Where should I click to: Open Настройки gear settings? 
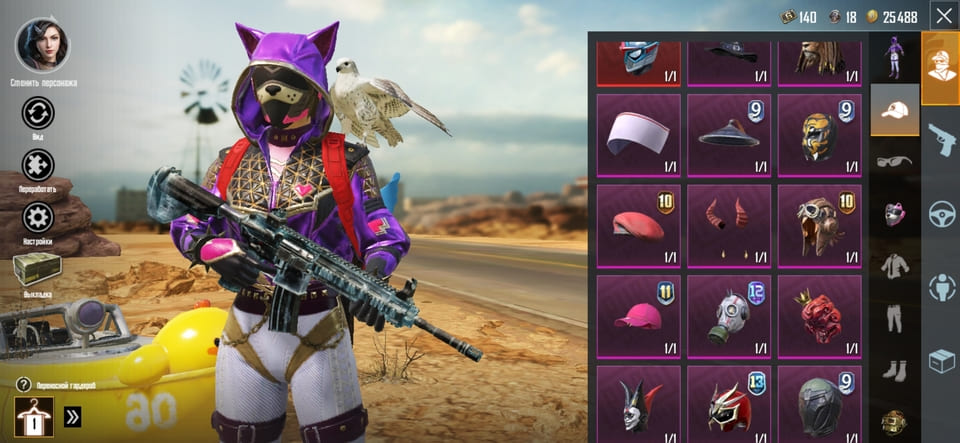(38, 217)
